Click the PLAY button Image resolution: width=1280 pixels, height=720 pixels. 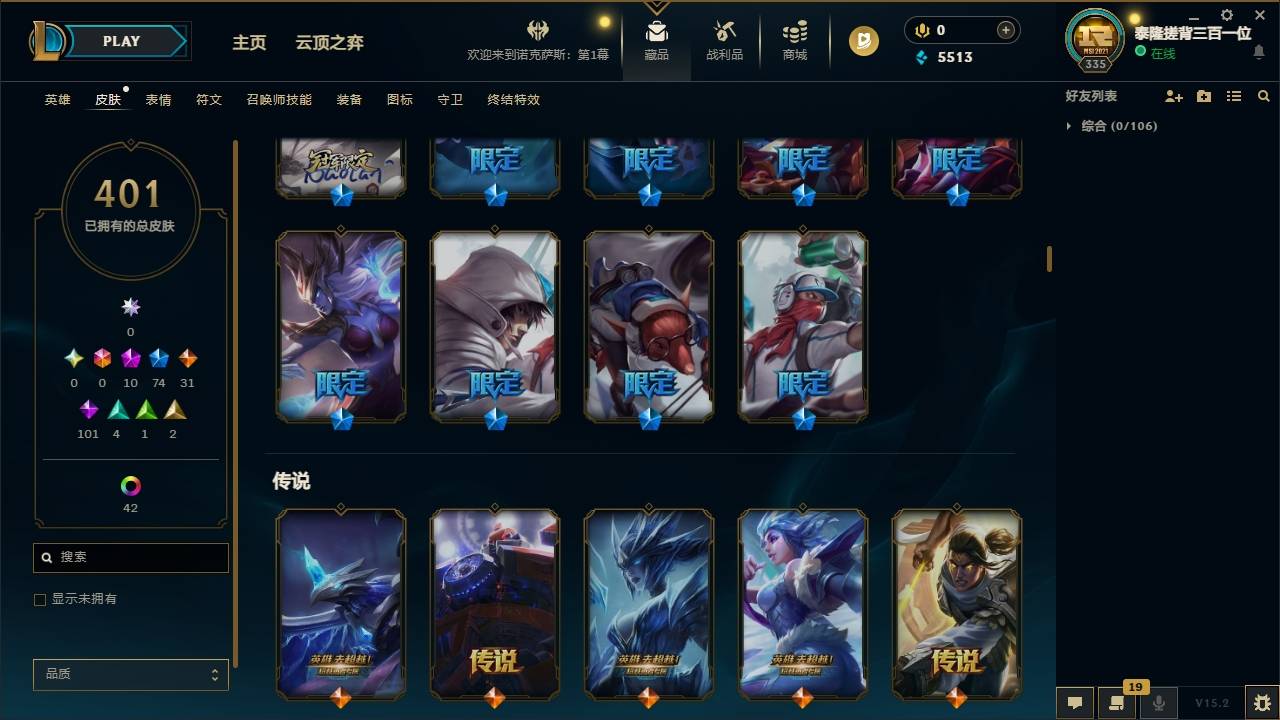(x=121, y=41)
